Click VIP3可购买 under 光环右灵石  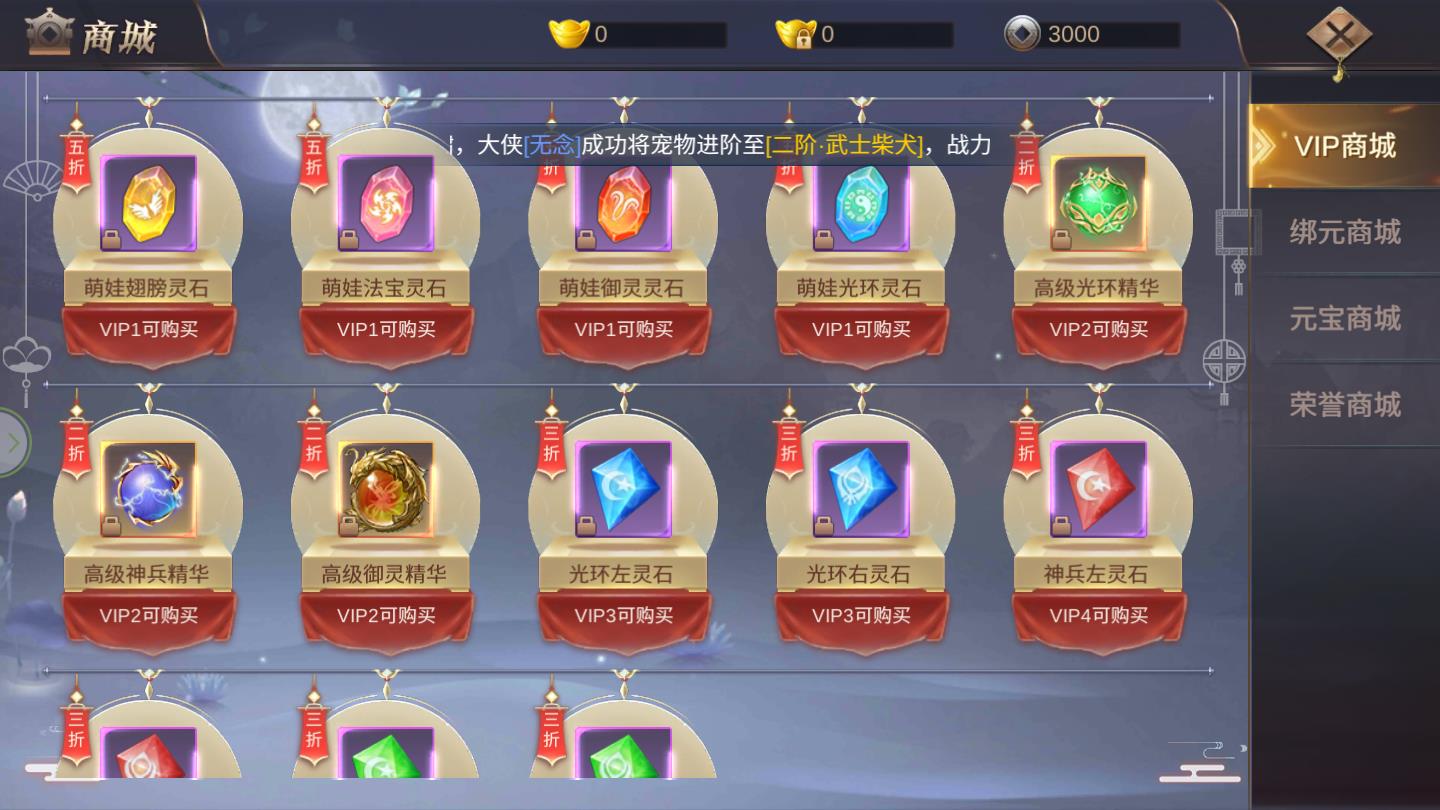(x=861, y=617)
